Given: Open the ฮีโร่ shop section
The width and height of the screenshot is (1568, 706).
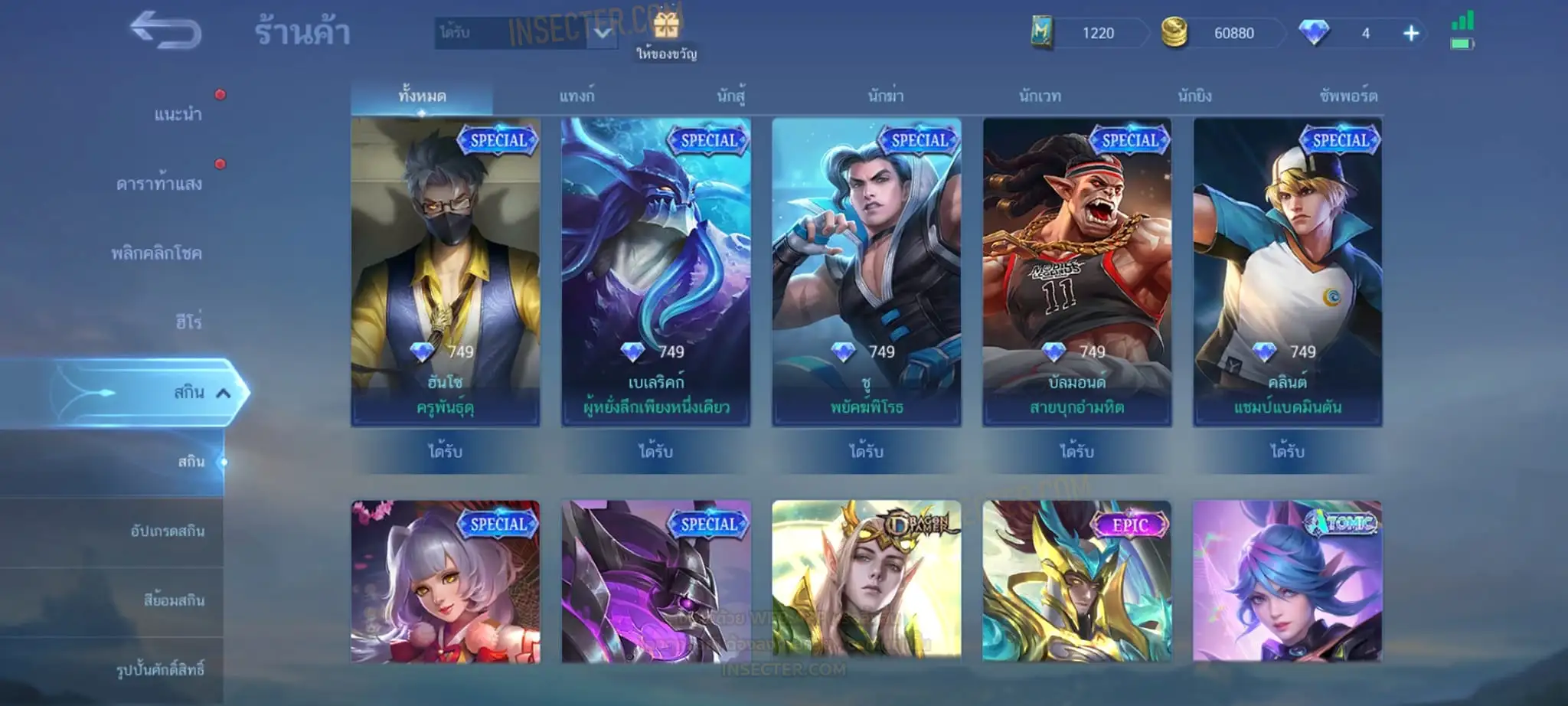Looking at the screenshot, I should coord(188,322).
